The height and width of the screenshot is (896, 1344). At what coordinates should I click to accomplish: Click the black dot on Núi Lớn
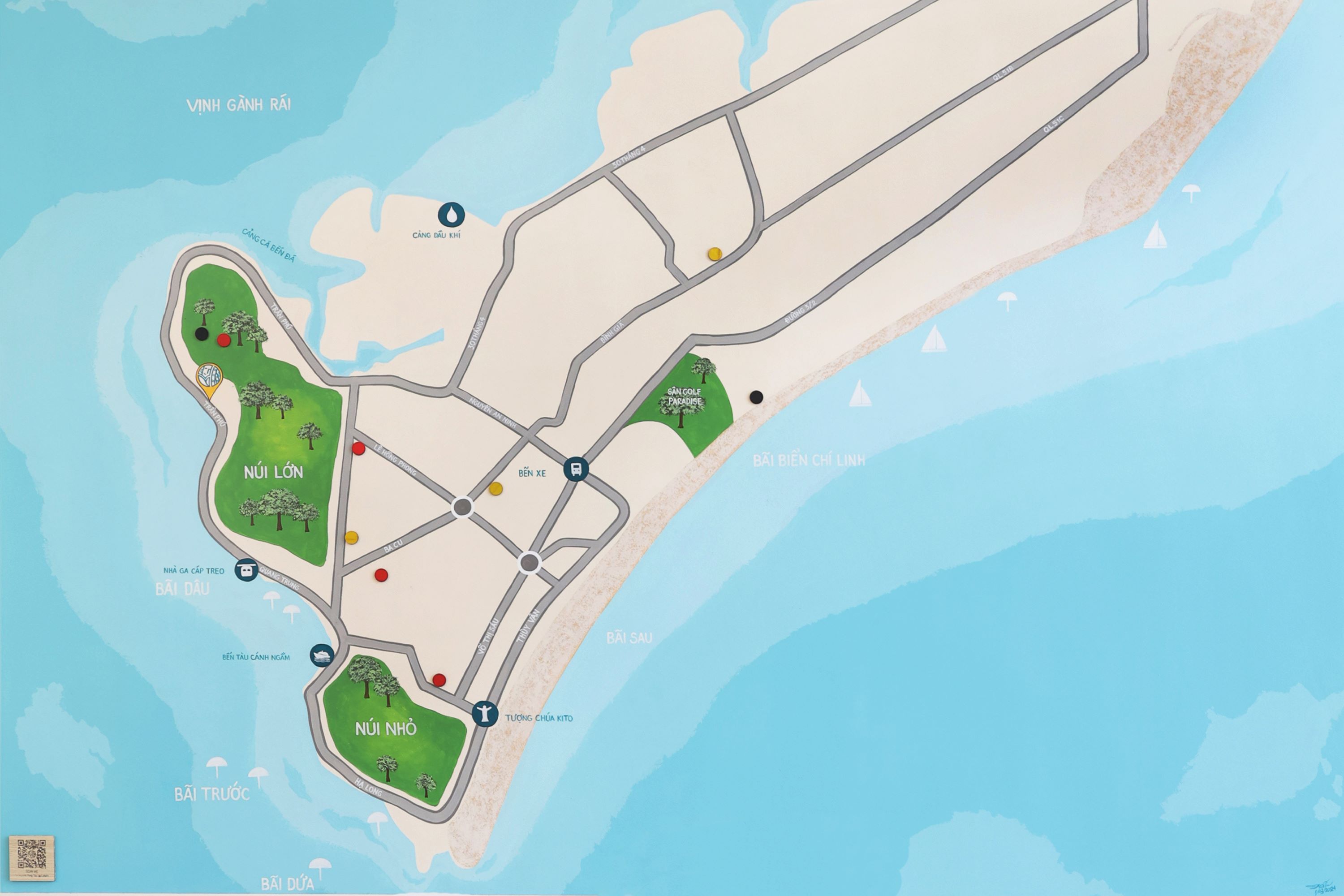point(201,334)
